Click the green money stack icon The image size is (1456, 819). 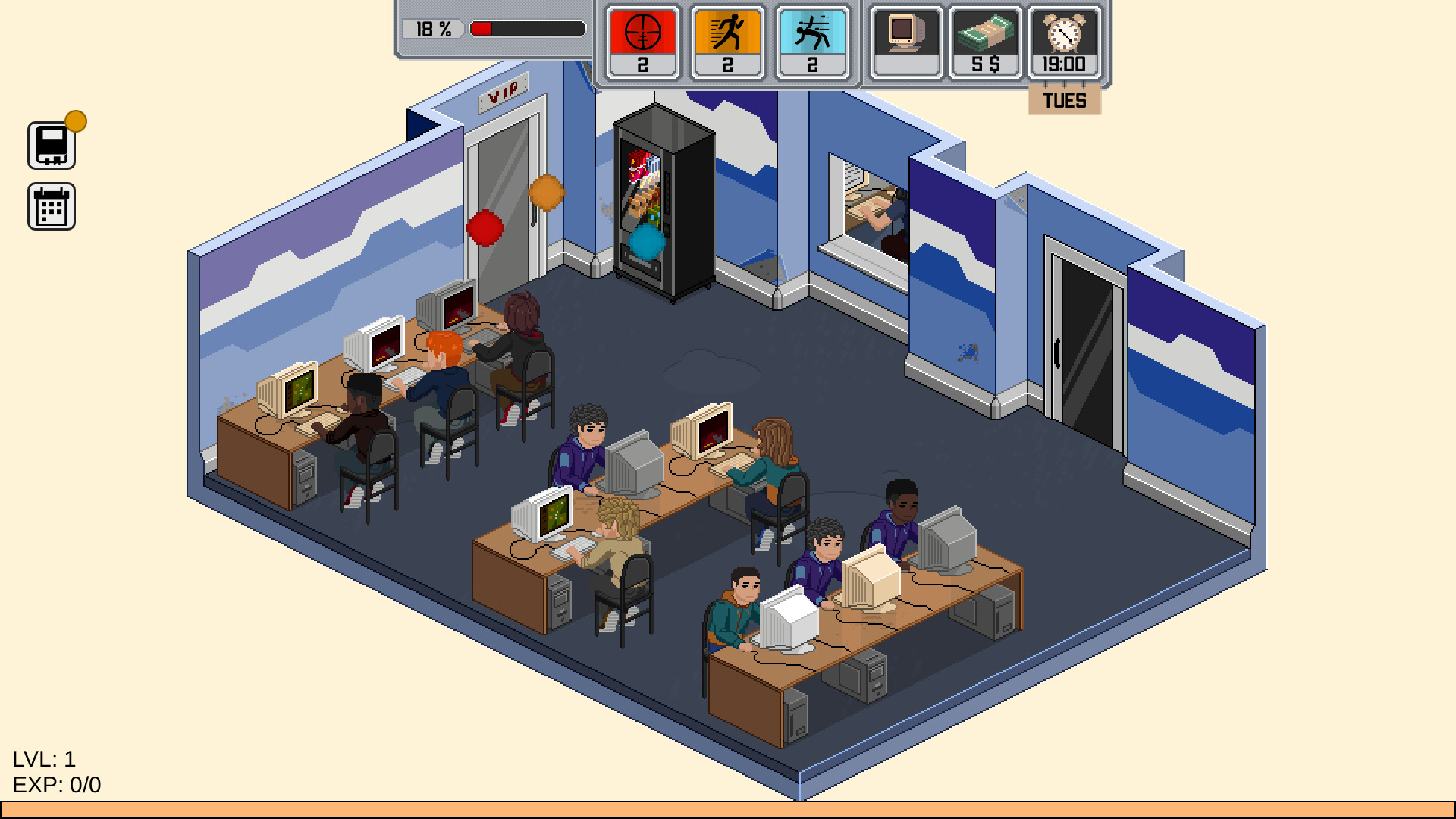point(984,30)
